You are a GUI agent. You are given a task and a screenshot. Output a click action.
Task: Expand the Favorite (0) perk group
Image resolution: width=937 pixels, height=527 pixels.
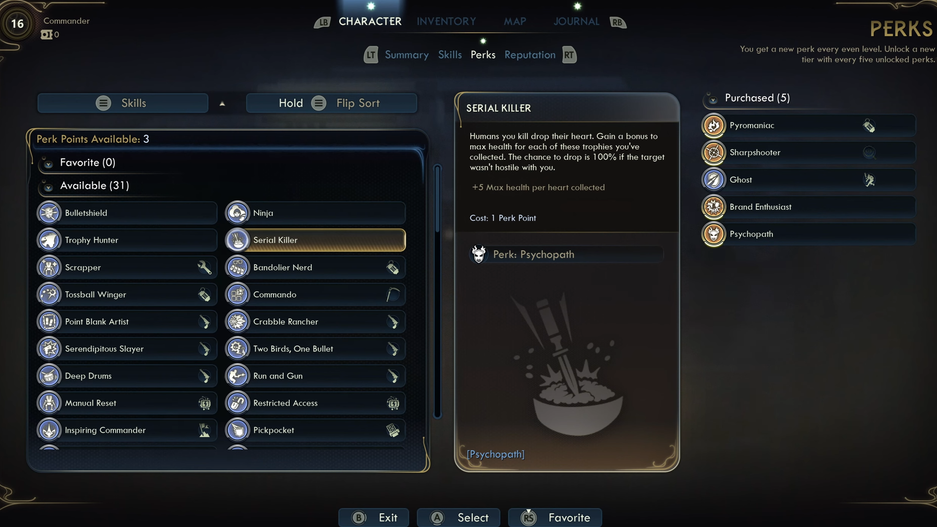88,162
